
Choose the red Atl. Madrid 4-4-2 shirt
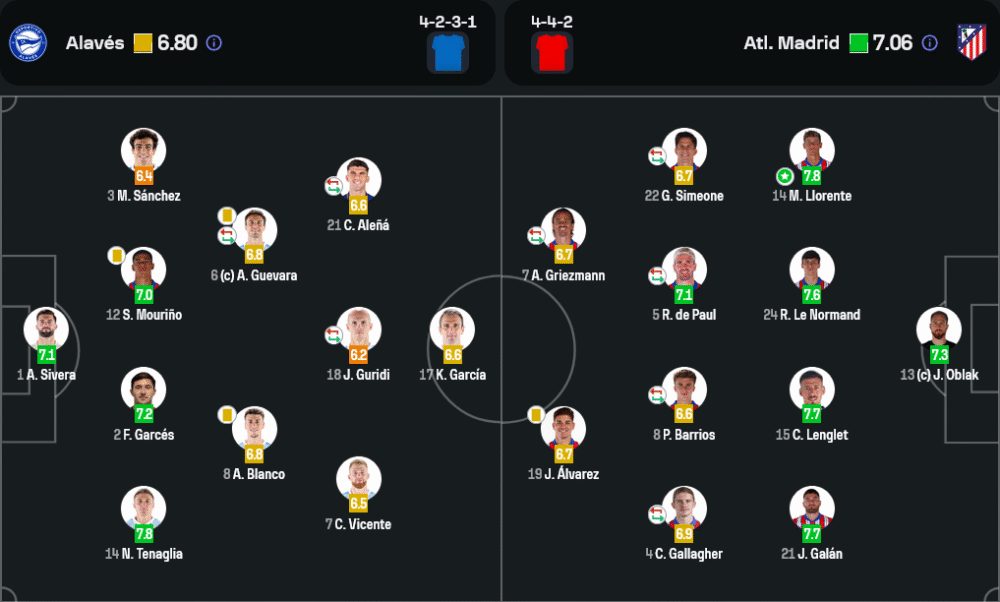click(x=551, y=52)
